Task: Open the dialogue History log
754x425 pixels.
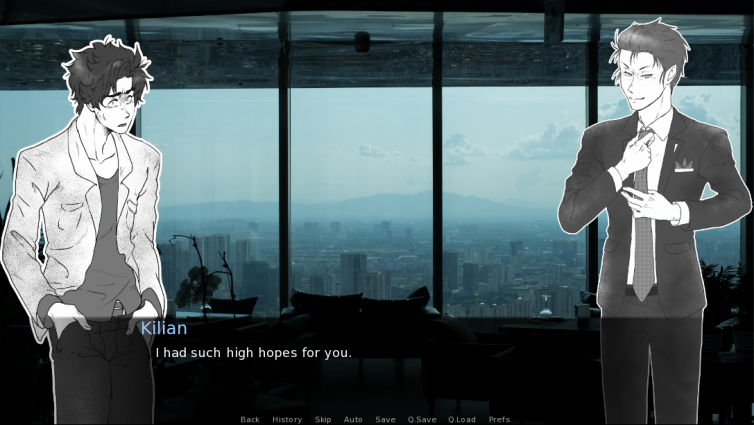Action: [287, 419]
